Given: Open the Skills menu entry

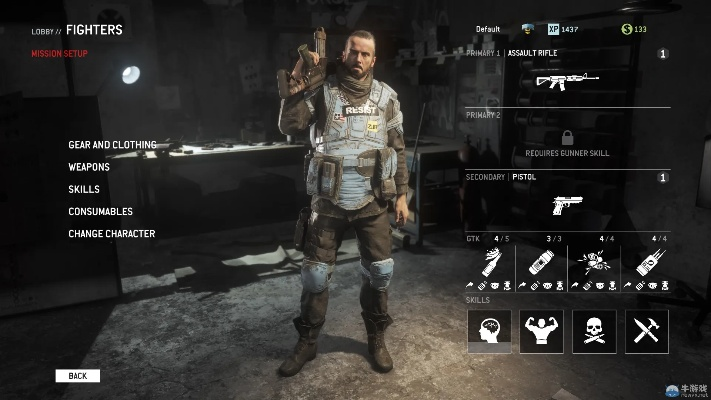Looking at the screenshot, I should point(83,189).
